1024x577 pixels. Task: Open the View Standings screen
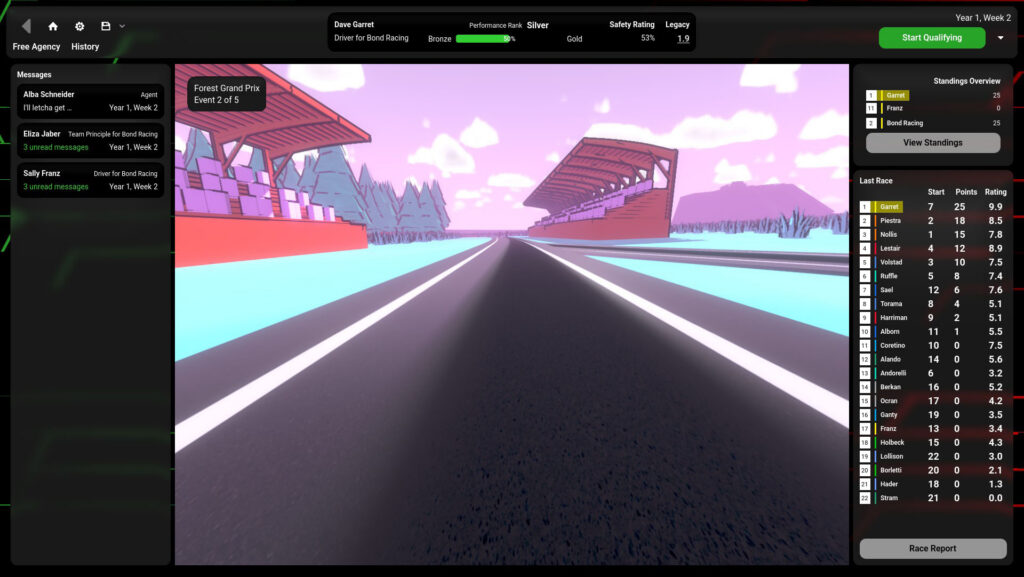pos(932,143)
